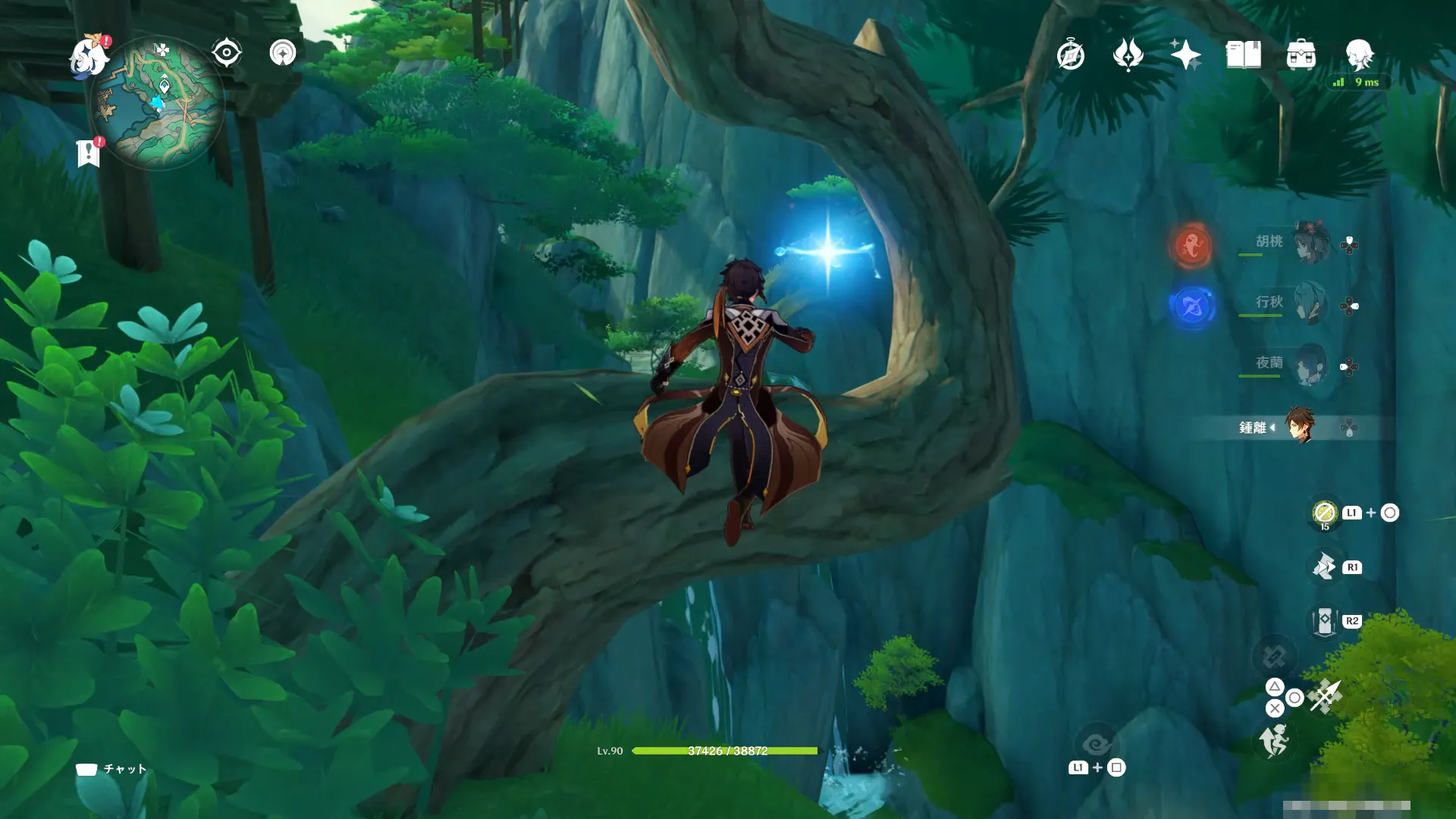
Task: Click the red pyro burst icon
Action: pyautogui.click(x=1191, y=245)
